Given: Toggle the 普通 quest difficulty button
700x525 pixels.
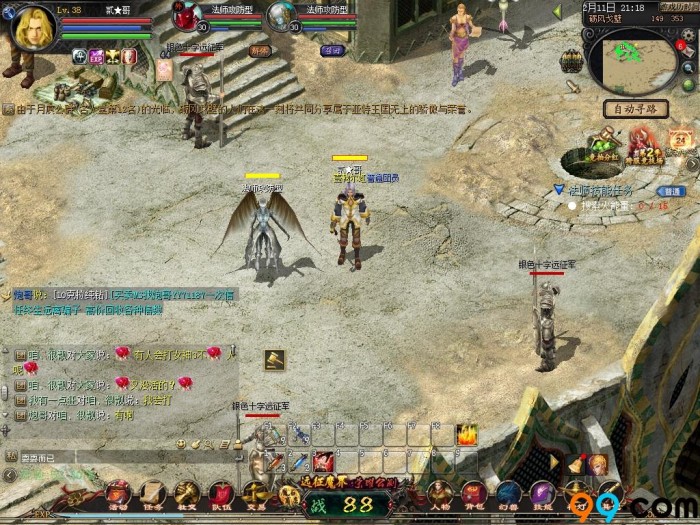Looking at the screenshot, I should click(x=671, y=191).
